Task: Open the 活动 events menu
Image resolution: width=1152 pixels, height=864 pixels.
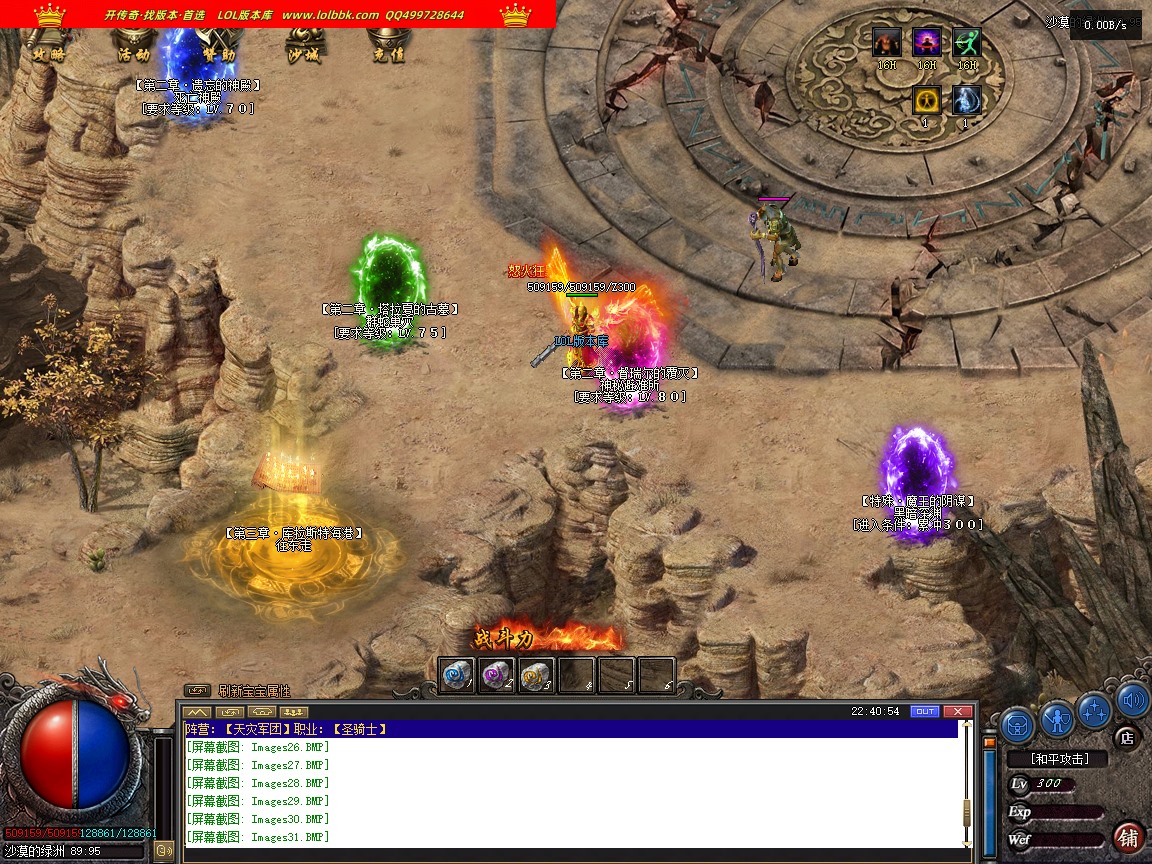Action: tap(134, 54)
